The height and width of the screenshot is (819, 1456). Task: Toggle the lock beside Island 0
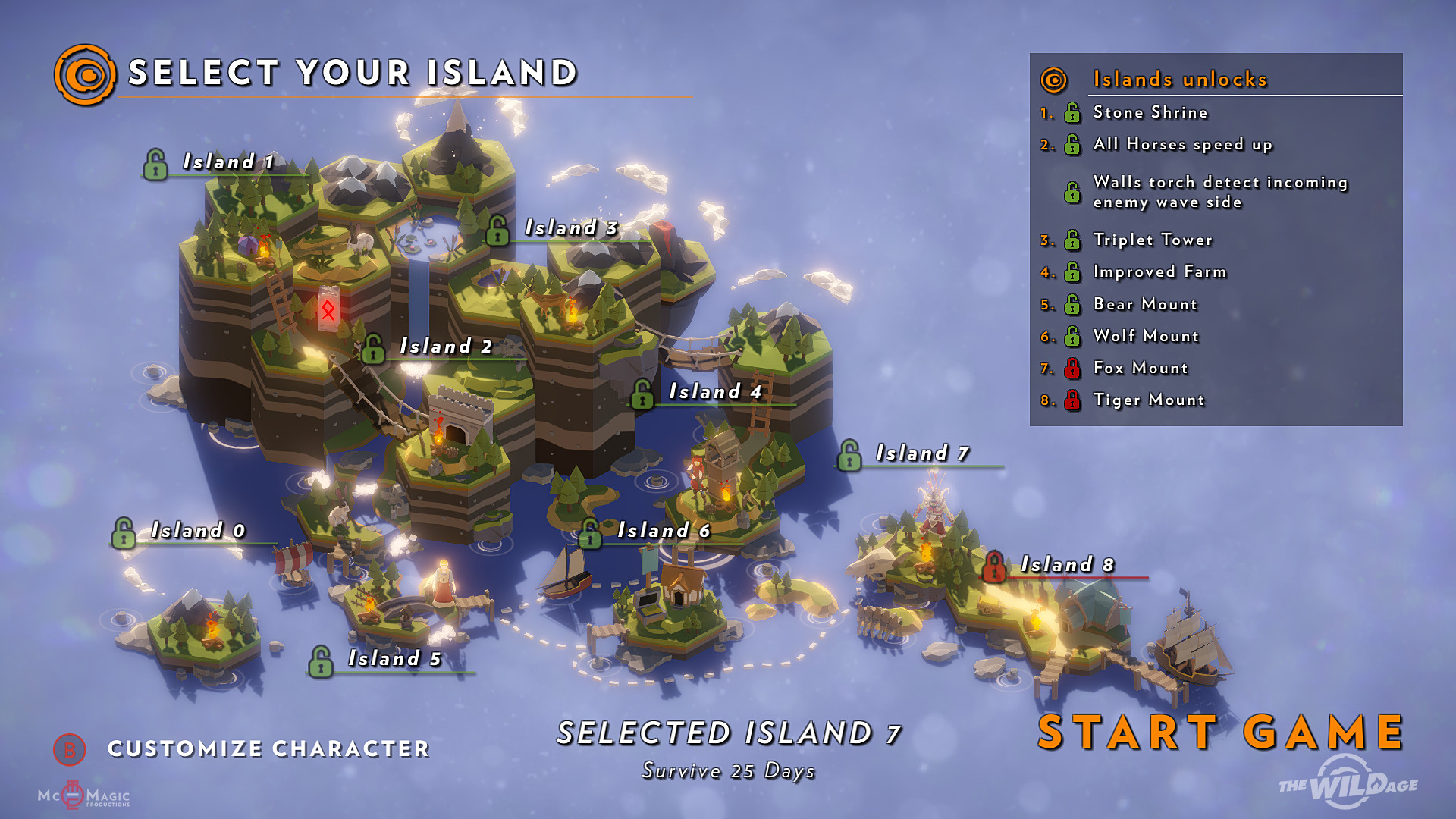(x=124, y=531)
